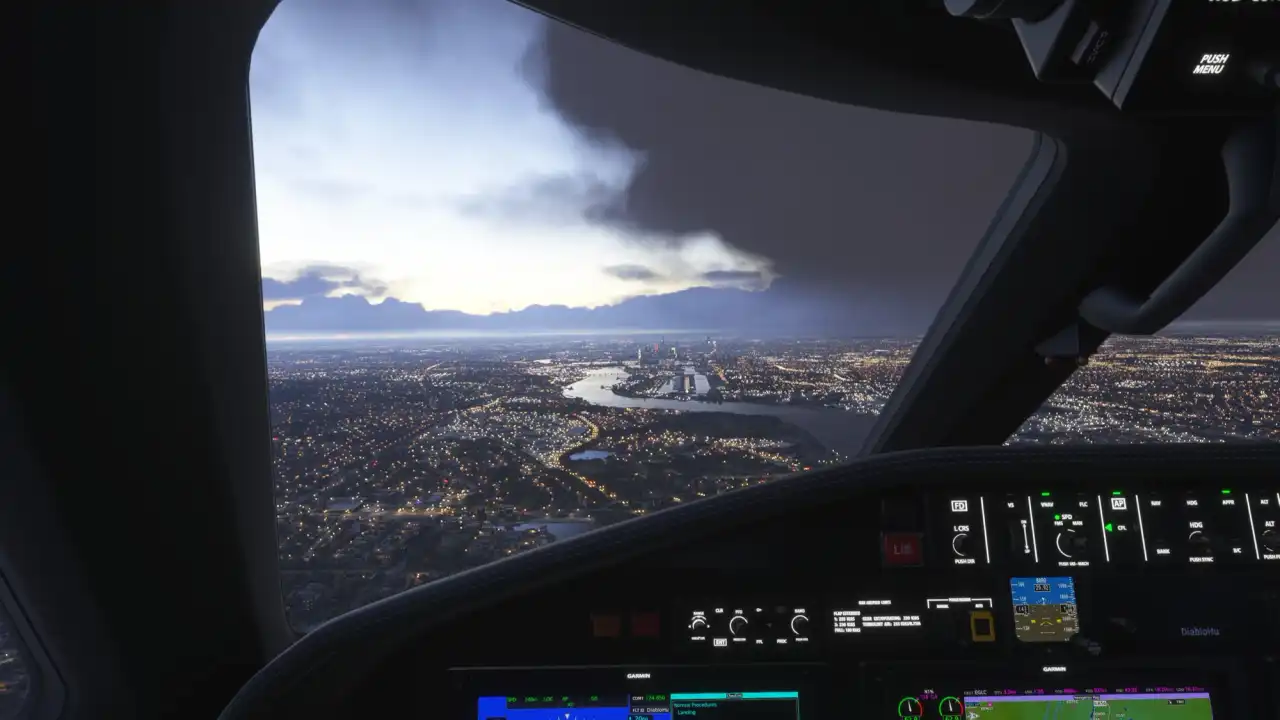Image resolution: width=1280 pixels, height=720 pixels.
Task: Push the HDG sync knob
Action: 1197,540
